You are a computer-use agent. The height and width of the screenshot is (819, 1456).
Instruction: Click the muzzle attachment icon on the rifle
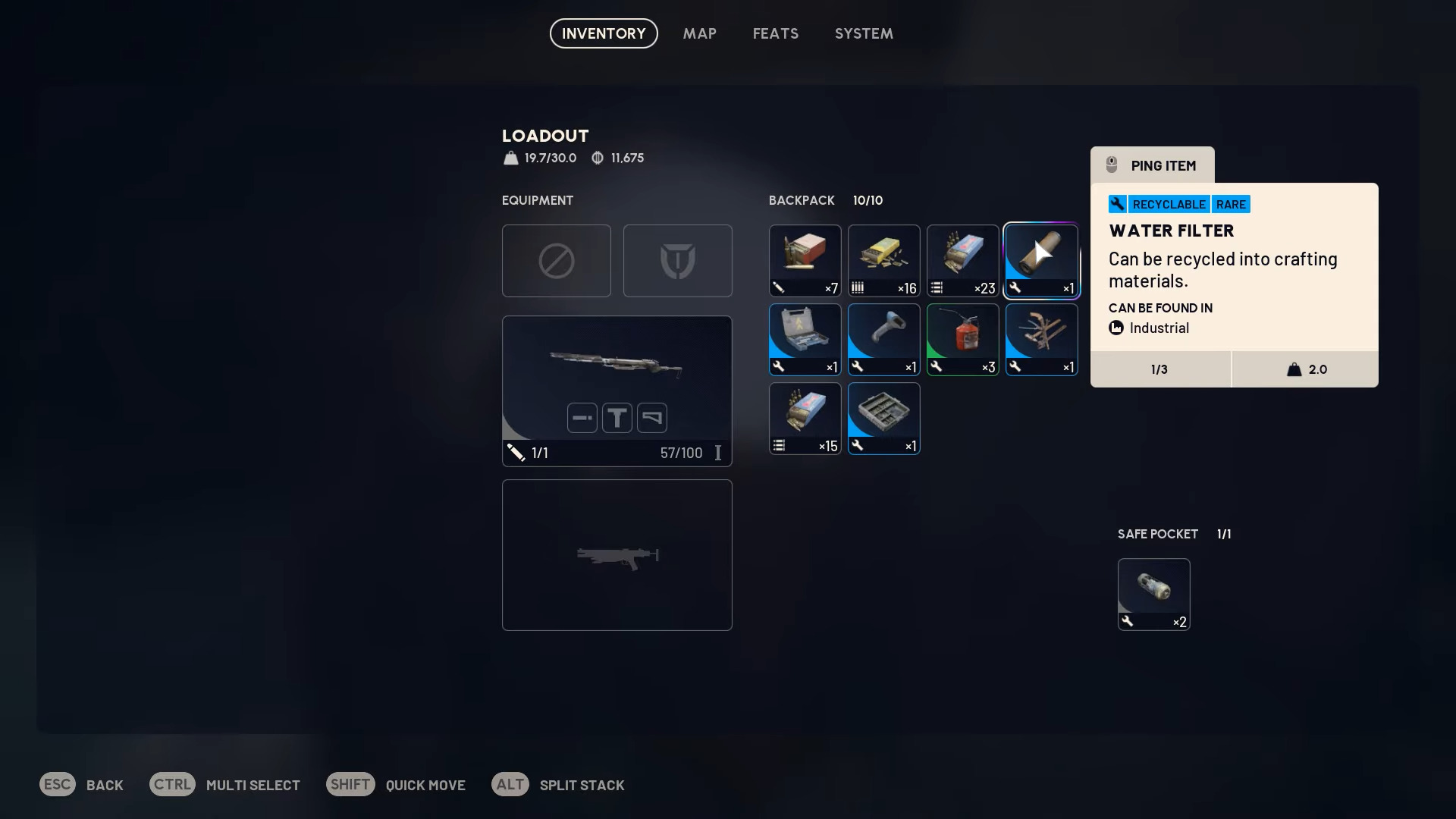point(582,418)
